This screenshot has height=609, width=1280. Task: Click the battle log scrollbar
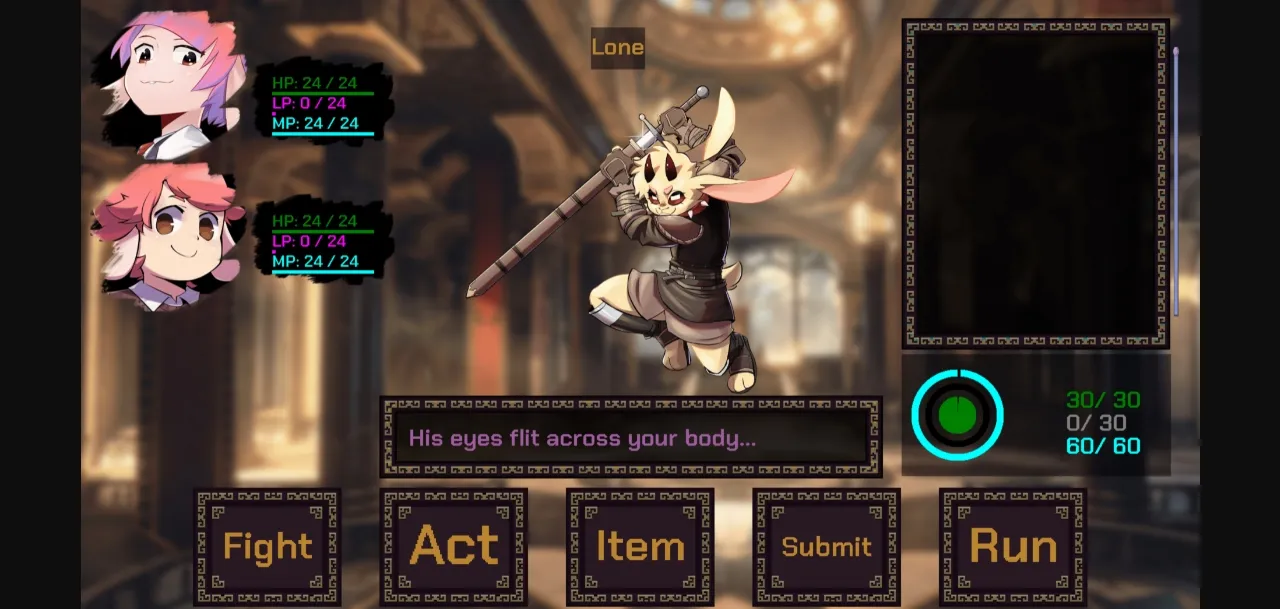[x=1176, y=180]
